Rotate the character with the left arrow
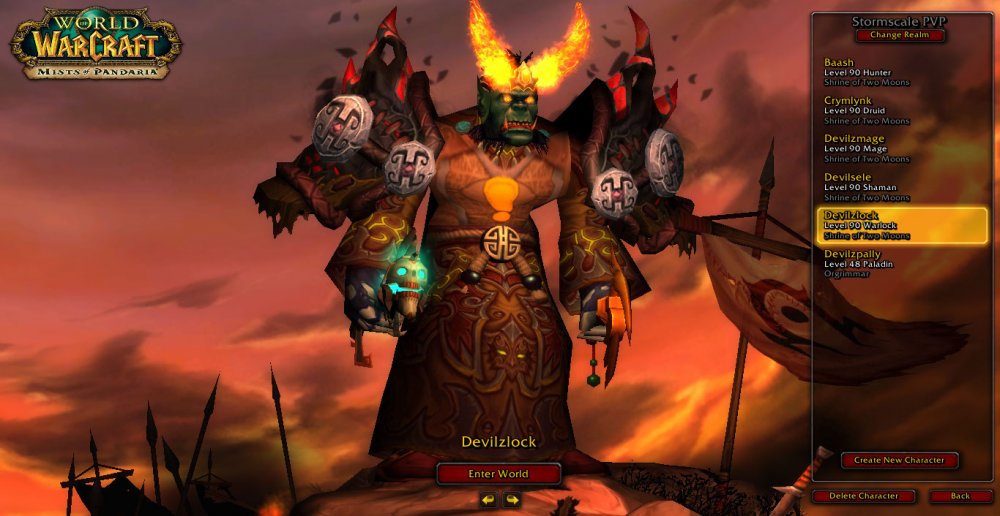 (x=487, y=498)
